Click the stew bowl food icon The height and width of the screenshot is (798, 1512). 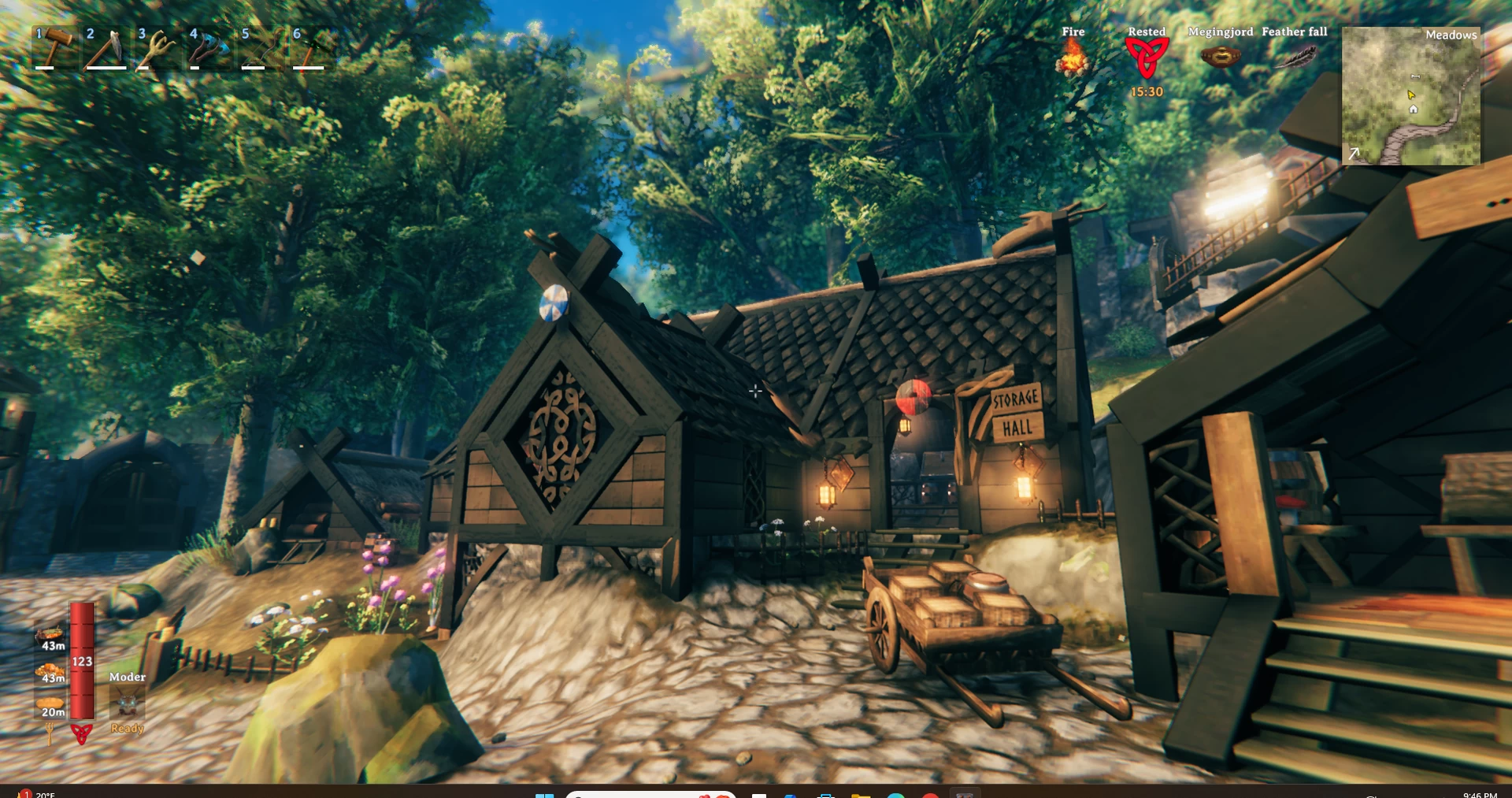click(50, 634)
